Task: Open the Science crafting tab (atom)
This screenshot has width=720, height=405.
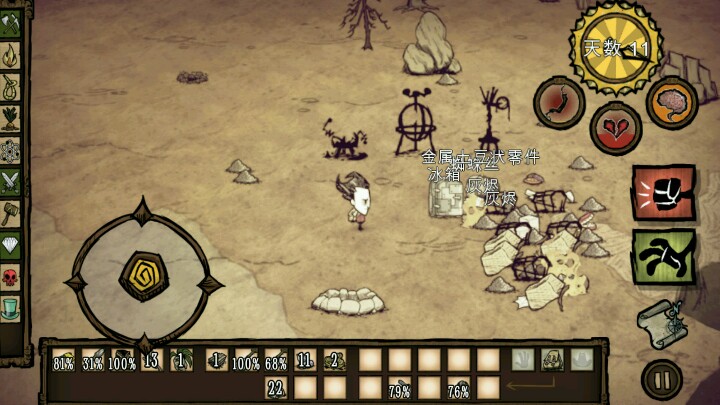Action: [12, 149]
